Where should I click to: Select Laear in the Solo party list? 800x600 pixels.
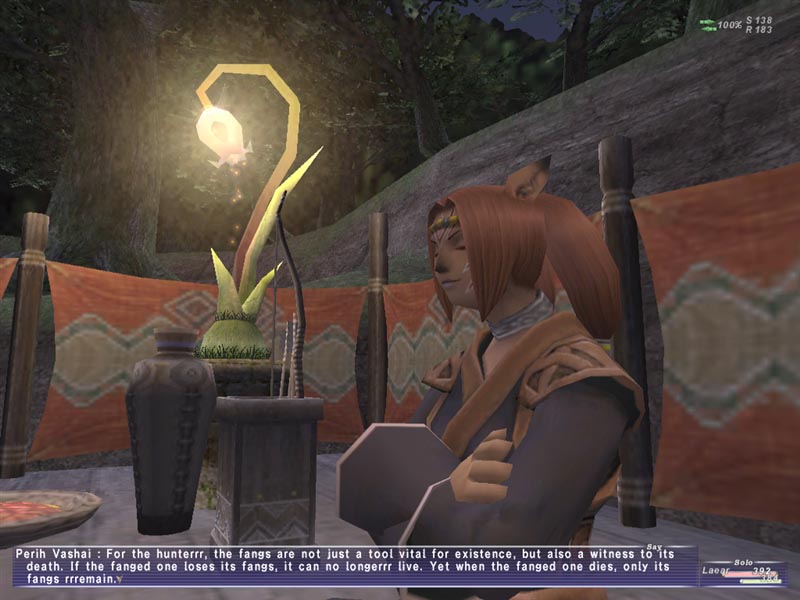(x=714, y=571)
